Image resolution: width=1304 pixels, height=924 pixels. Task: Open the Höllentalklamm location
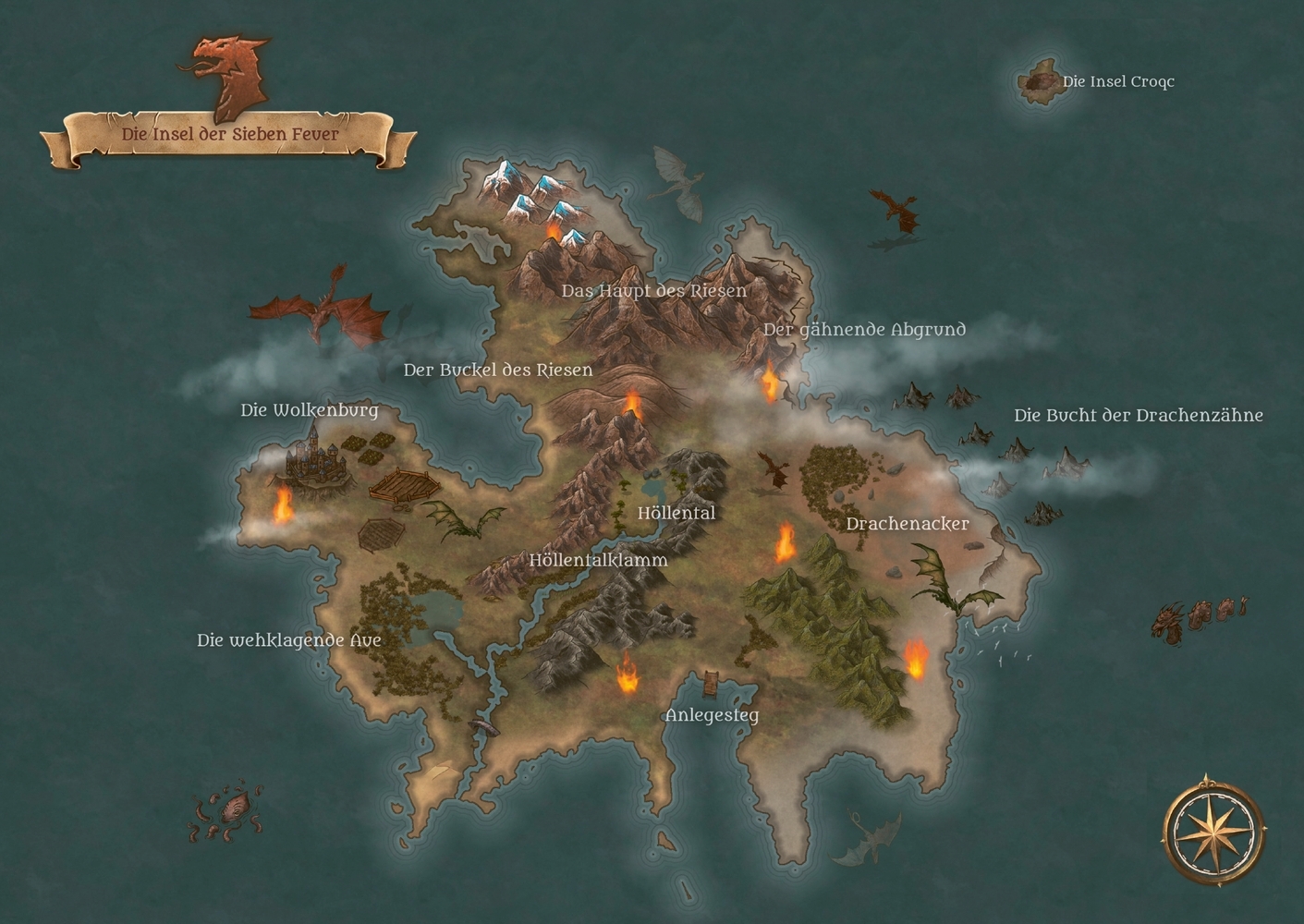coord(598,560)
